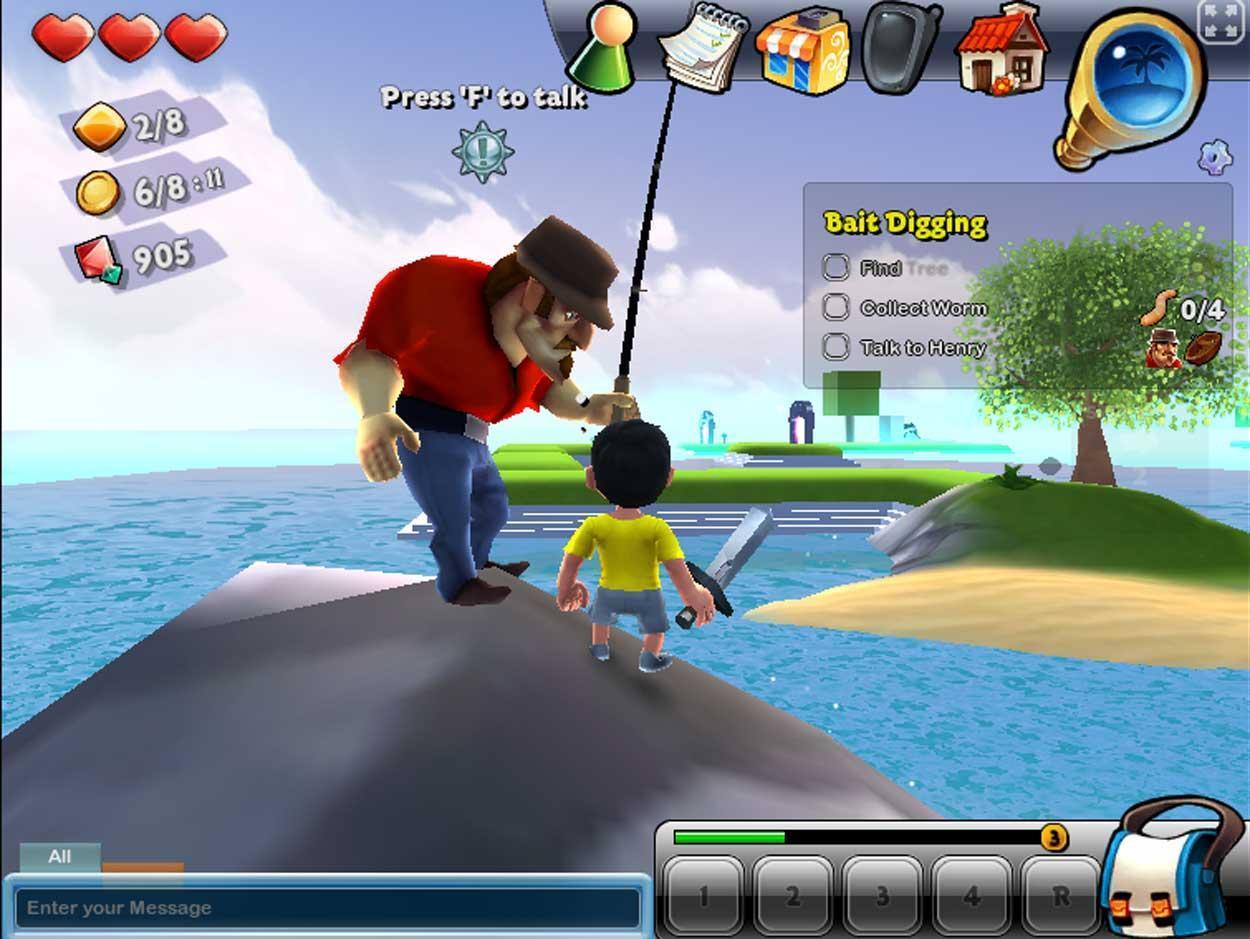Open the phone device icon
The width and height of the screenshot is (1250, 939).
point(899,46)
